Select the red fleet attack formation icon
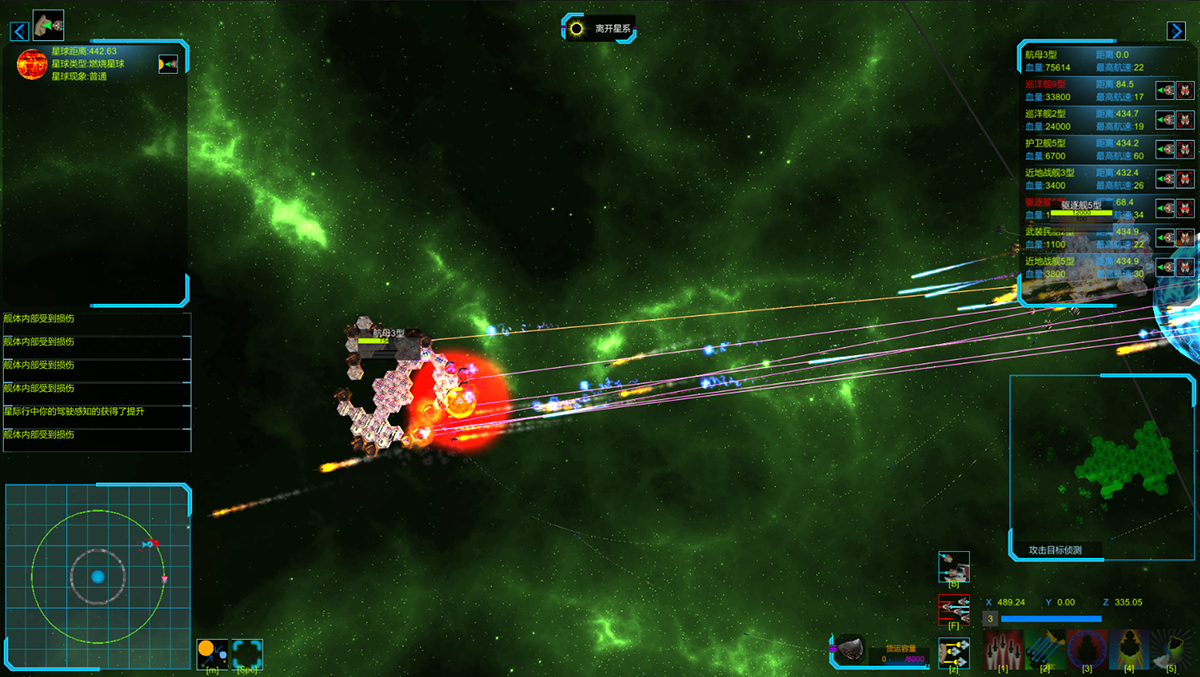 pos(954,609)
